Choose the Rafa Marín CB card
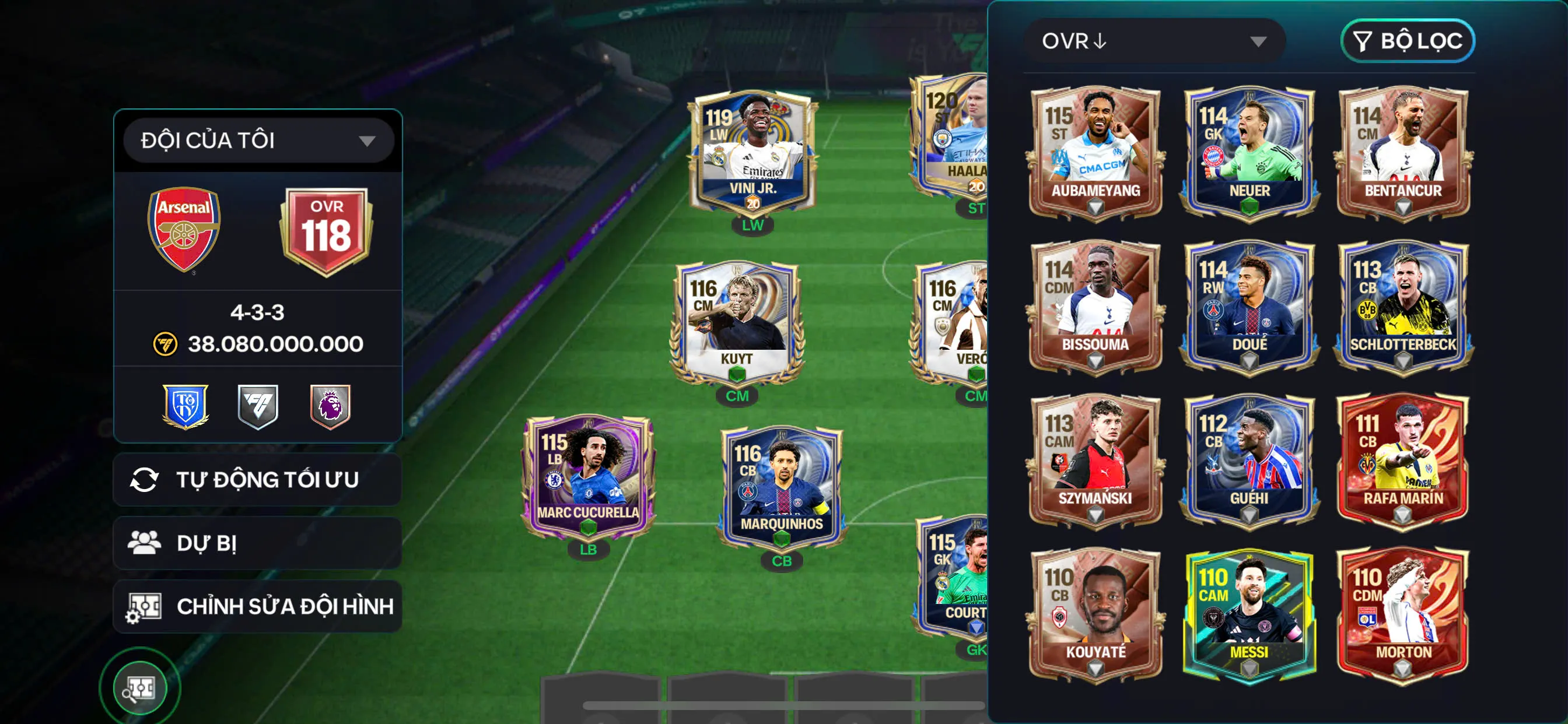1568x724 pixels. coord(1403,461)
